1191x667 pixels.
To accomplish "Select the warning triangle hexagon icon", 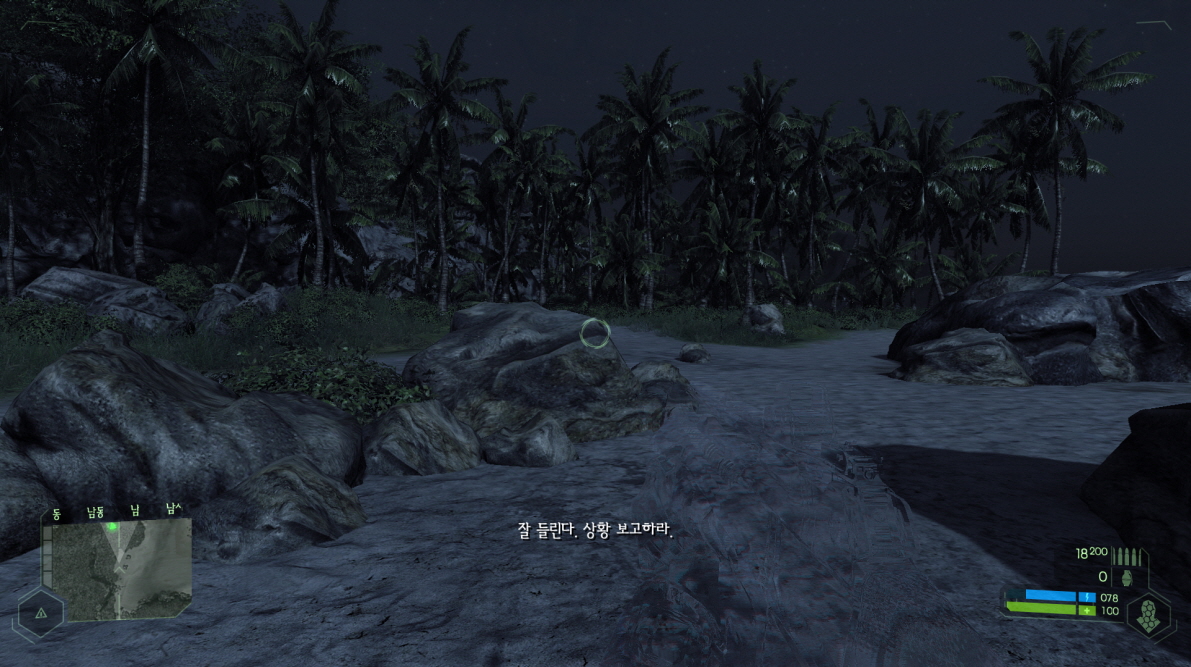I will pos(40,613).
